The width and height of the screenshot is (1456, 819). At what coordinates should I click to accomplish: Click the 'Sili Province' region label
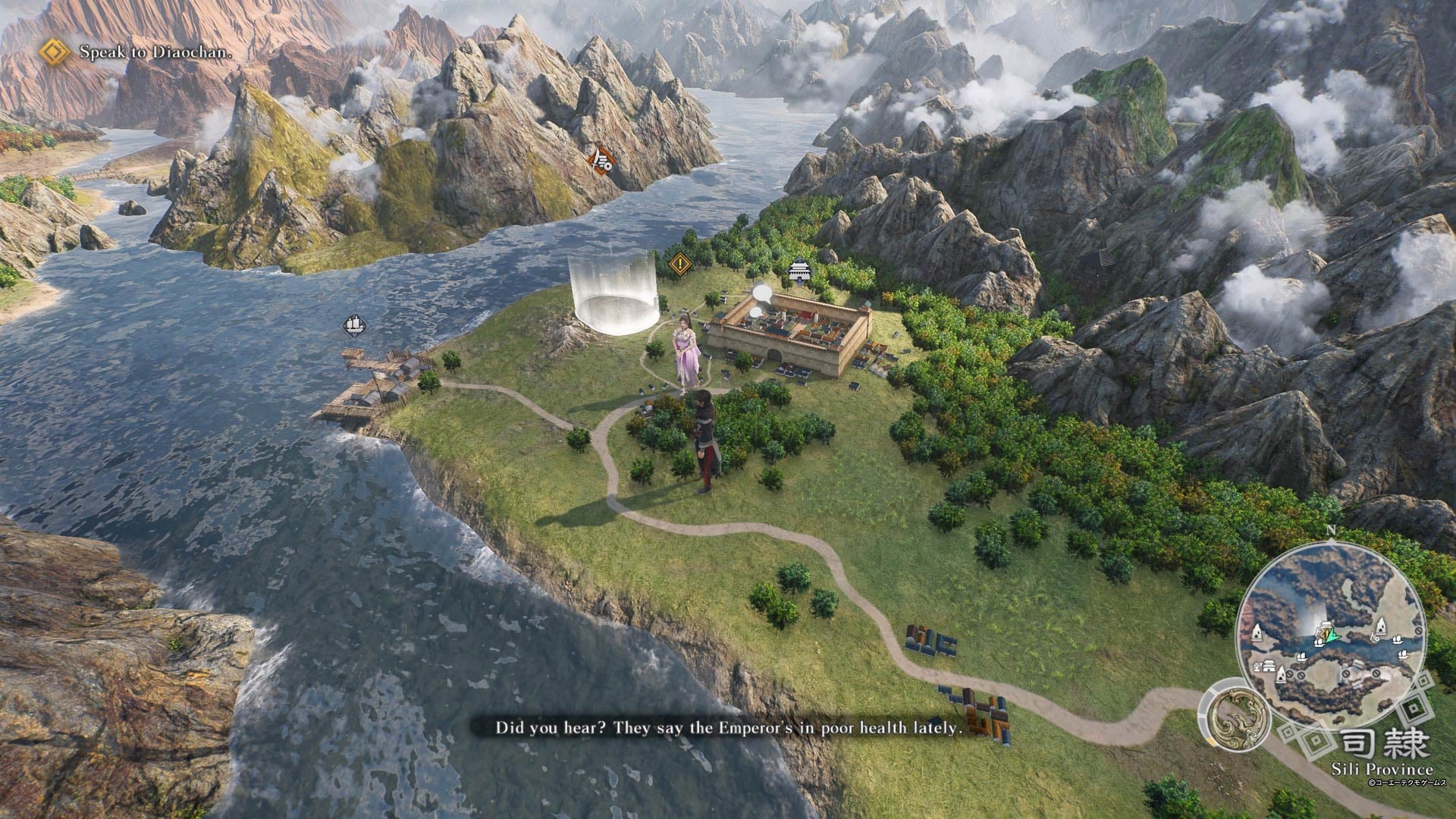pos(1382,767)
